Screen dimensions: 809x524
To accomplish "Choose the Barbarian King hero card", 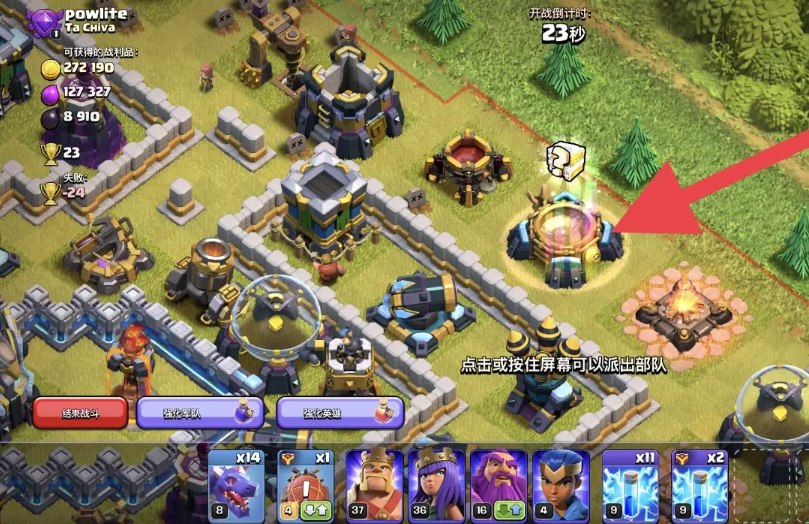I will tap(373, 484).
